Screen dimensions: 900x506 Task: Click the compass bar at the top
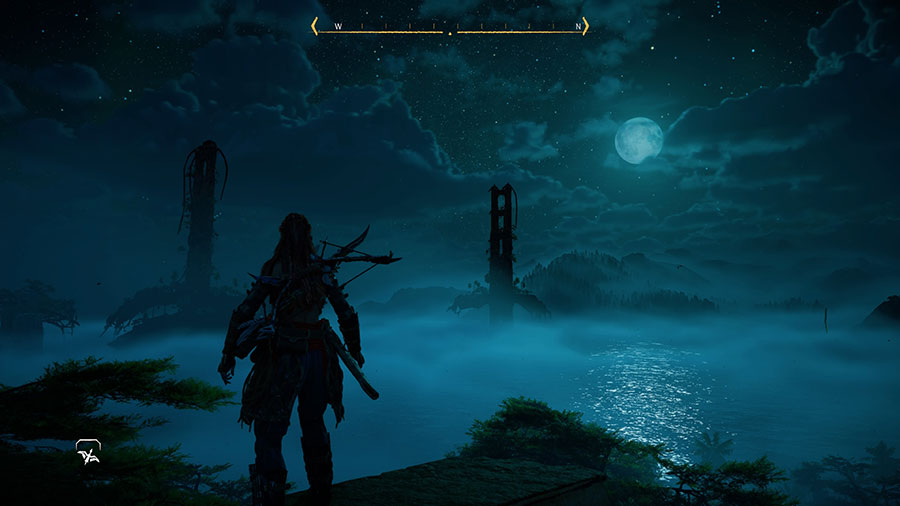449,27
